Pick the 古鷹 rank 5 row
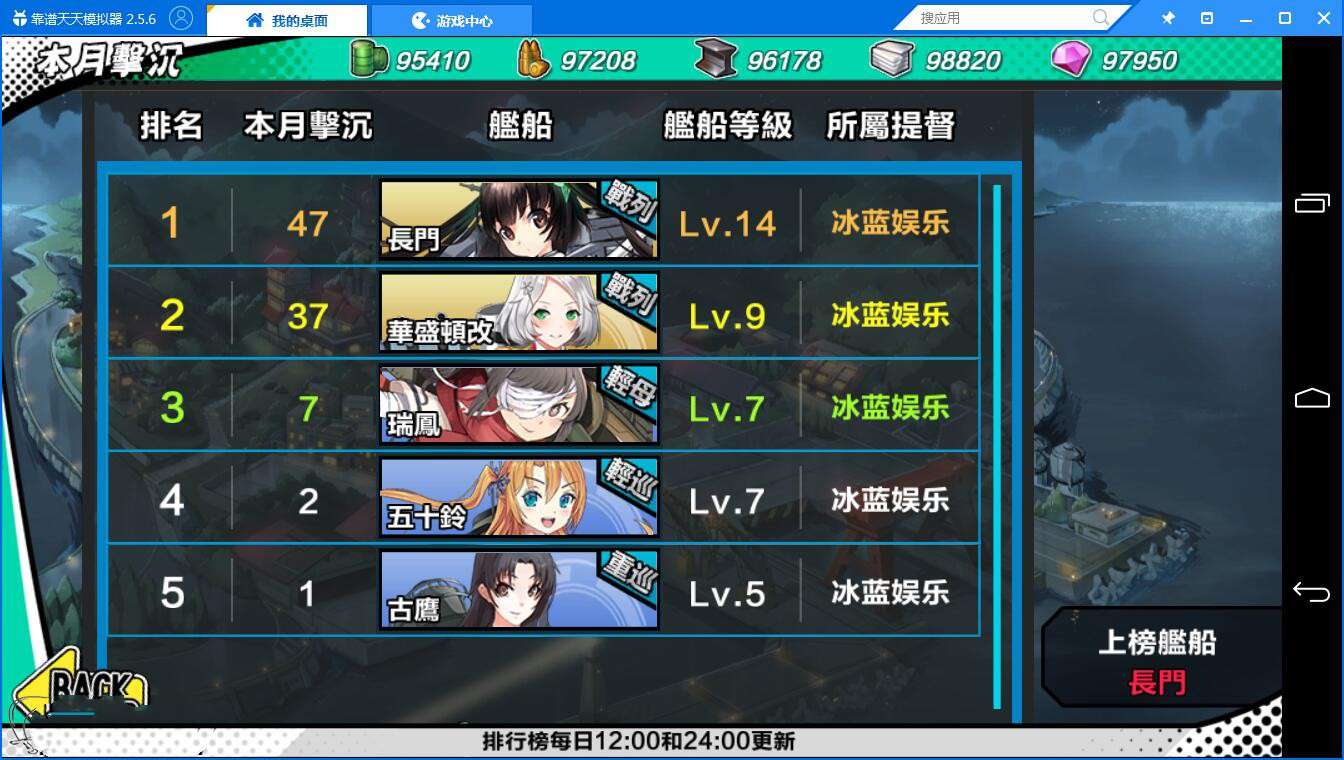 pos(543,591)
